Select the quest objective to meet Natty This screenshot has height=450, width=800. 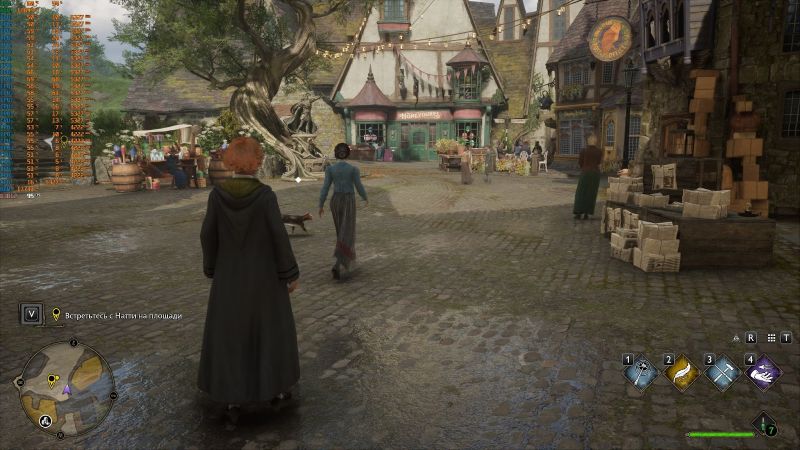point(123,315)
